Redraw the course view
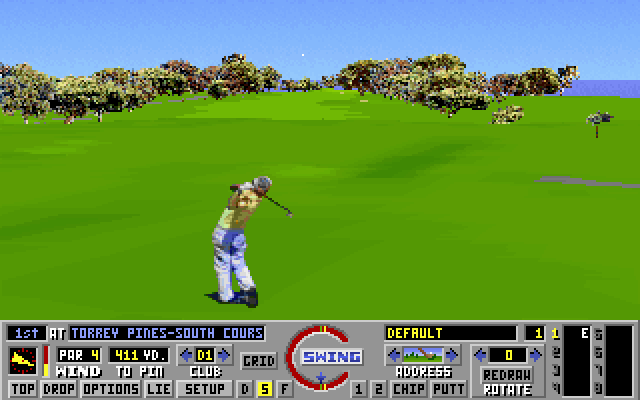This screenshot has height=400, width=640. coord(505,374)
